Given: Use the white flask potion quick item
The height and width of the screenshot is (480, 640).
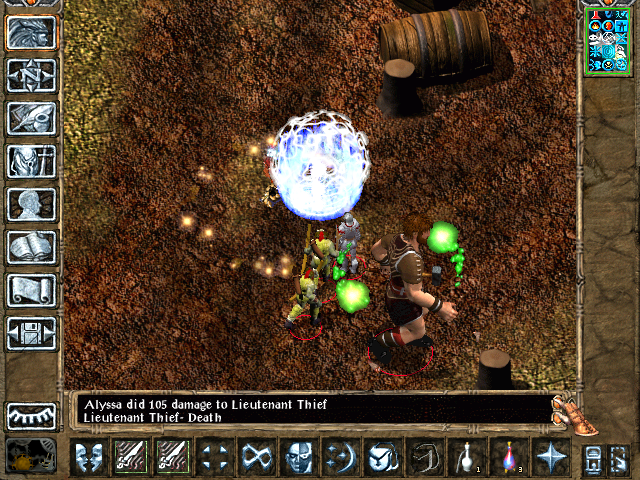Looking at the screenshot, I should (466, 457).
